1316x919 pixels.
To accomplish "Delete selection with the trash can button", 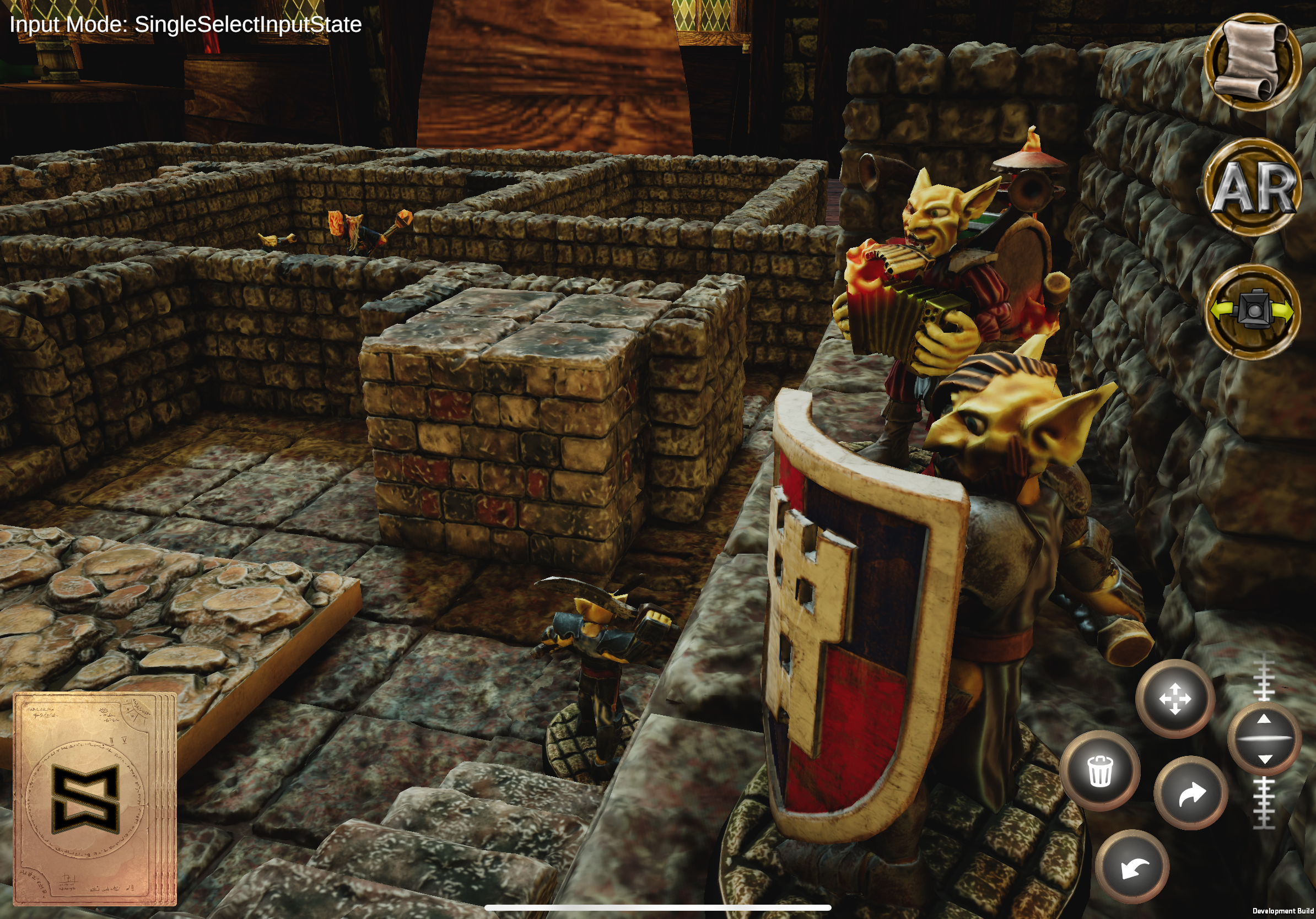I will (x=1099, y=771).
